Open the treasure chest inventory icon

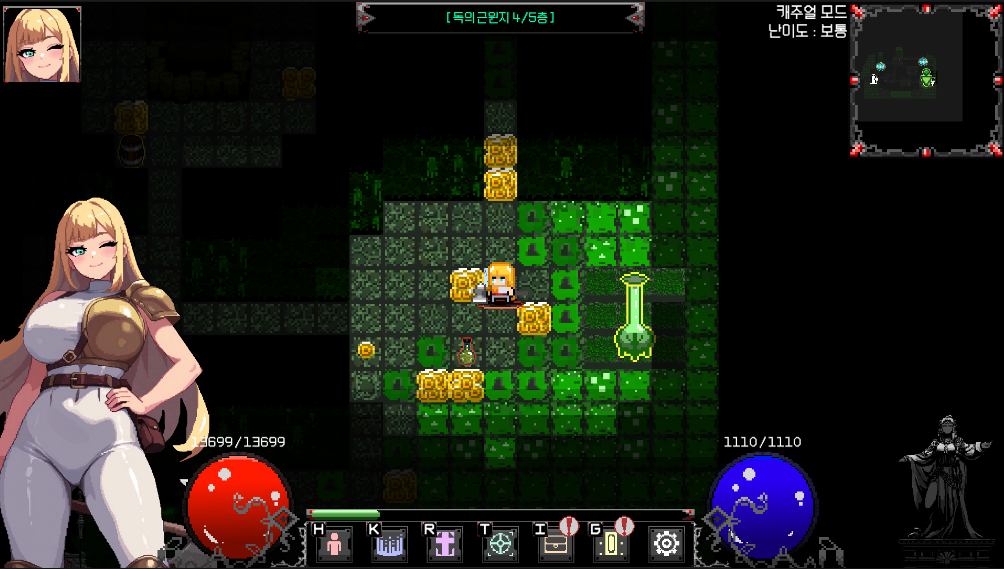tap(555, 544)
